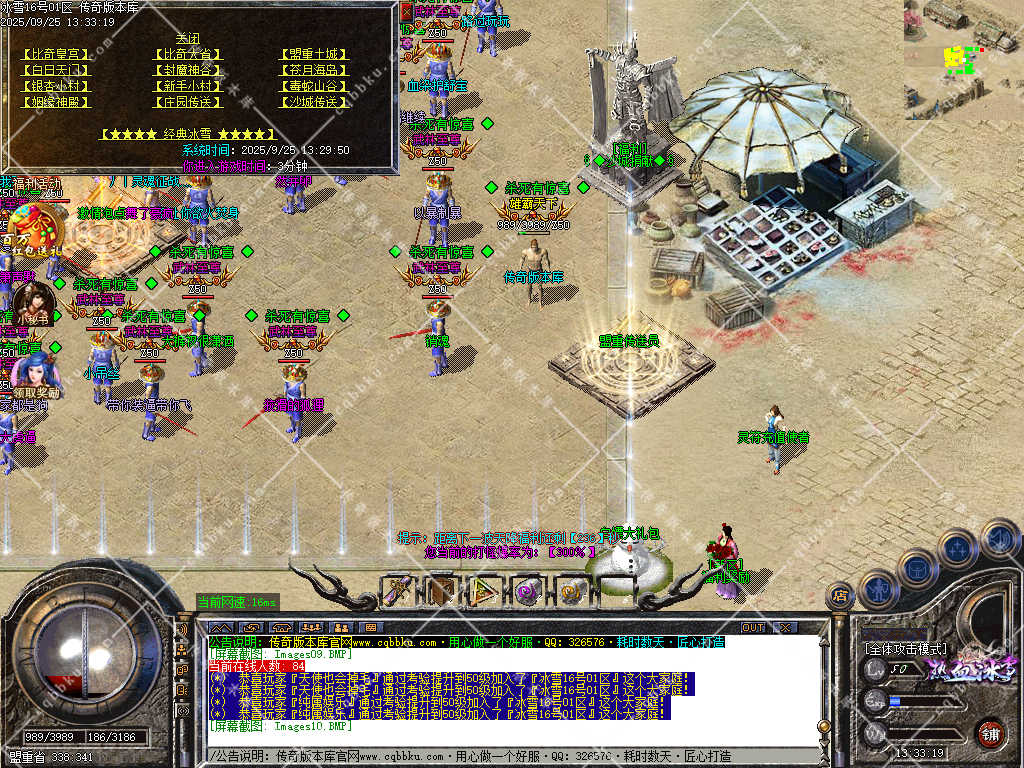
Task: Open the round 店 shop button
Action: 840,596
